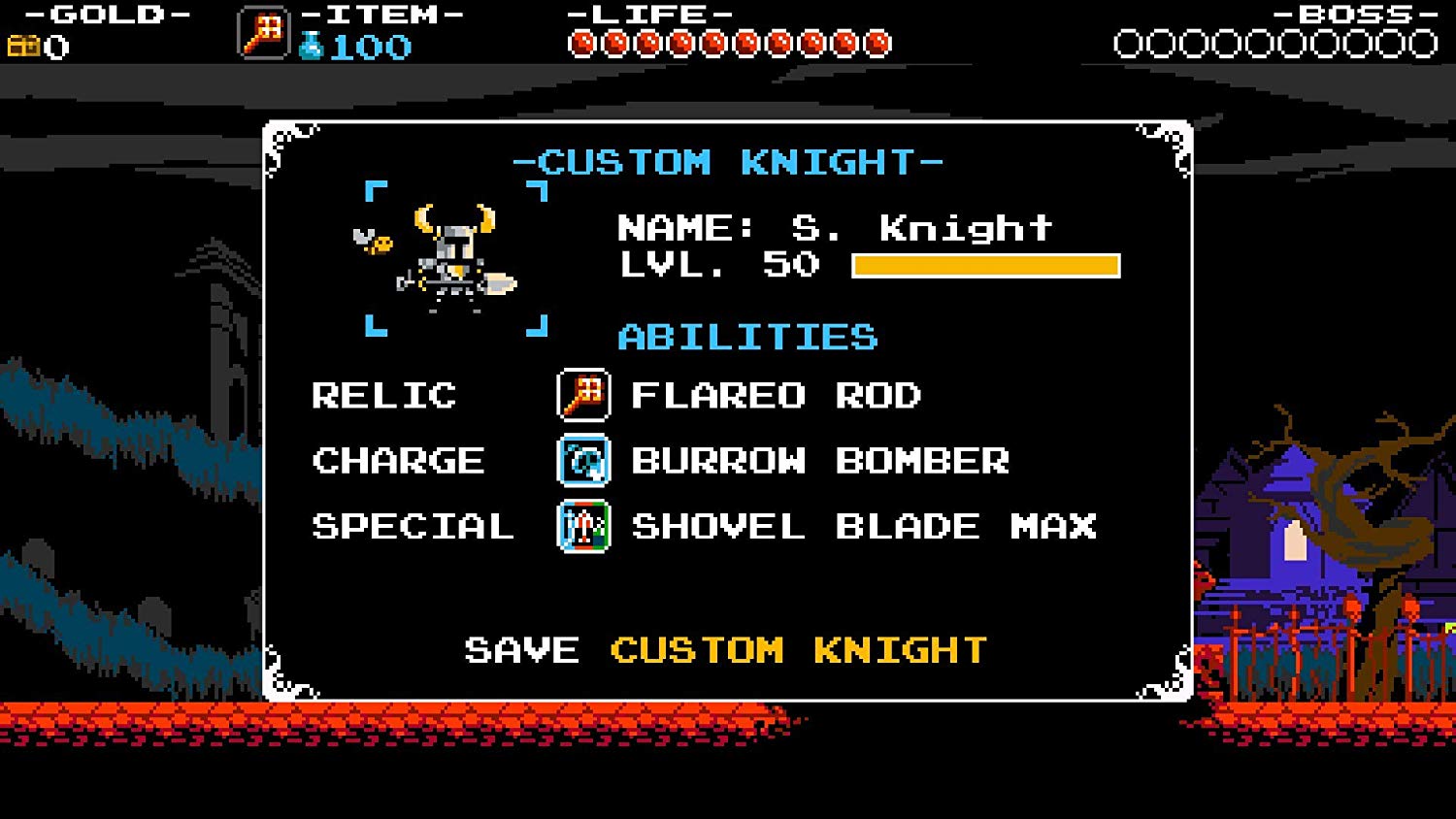Toggle the CHARGE ability slot
1456x819 pixels.
[398, 462]
